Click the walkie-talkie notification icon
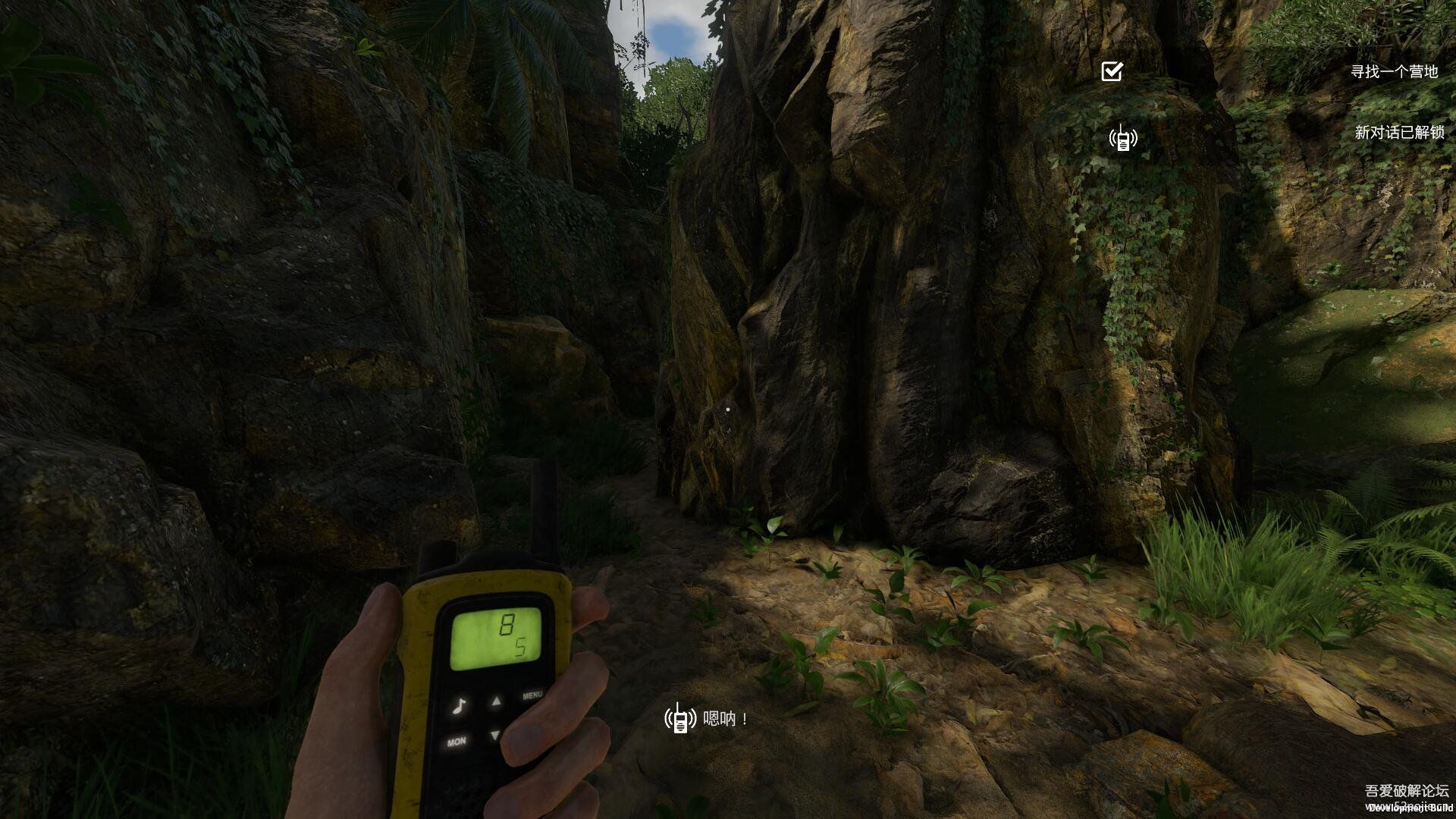The image size is (1456, 819). click(1123, 138)
